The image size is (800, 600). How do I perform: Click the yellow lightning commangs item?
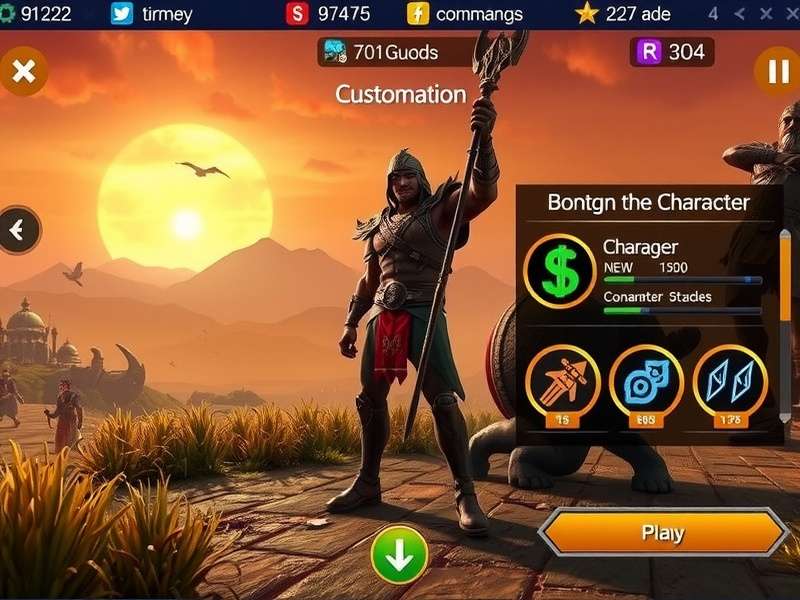click(x=466, y=14)
